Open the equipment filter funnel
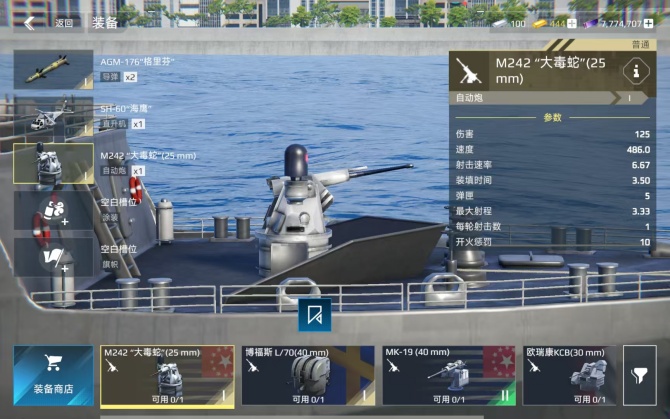This screenshot has height=419, width=670. pos(639,375)
